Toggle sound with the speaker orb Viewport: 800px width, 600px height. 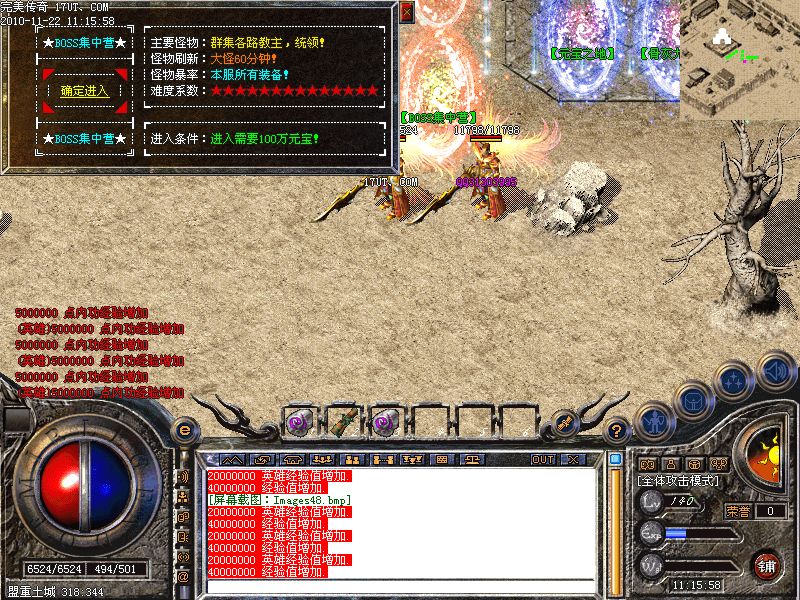[x=776, y=370]
